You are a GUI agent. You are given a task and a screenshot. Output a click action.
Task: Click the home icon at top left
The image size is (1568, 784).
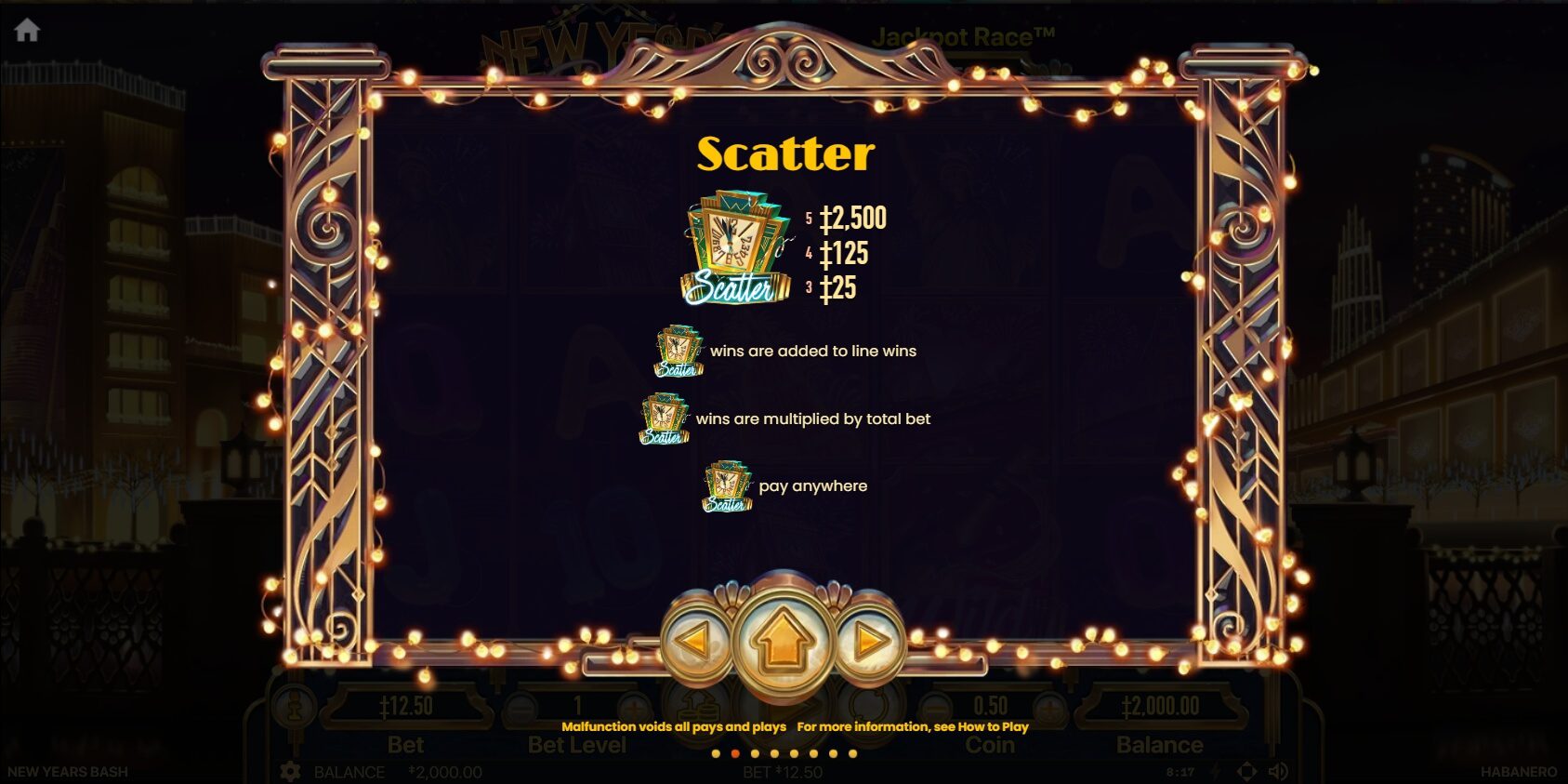coord(30,28)
